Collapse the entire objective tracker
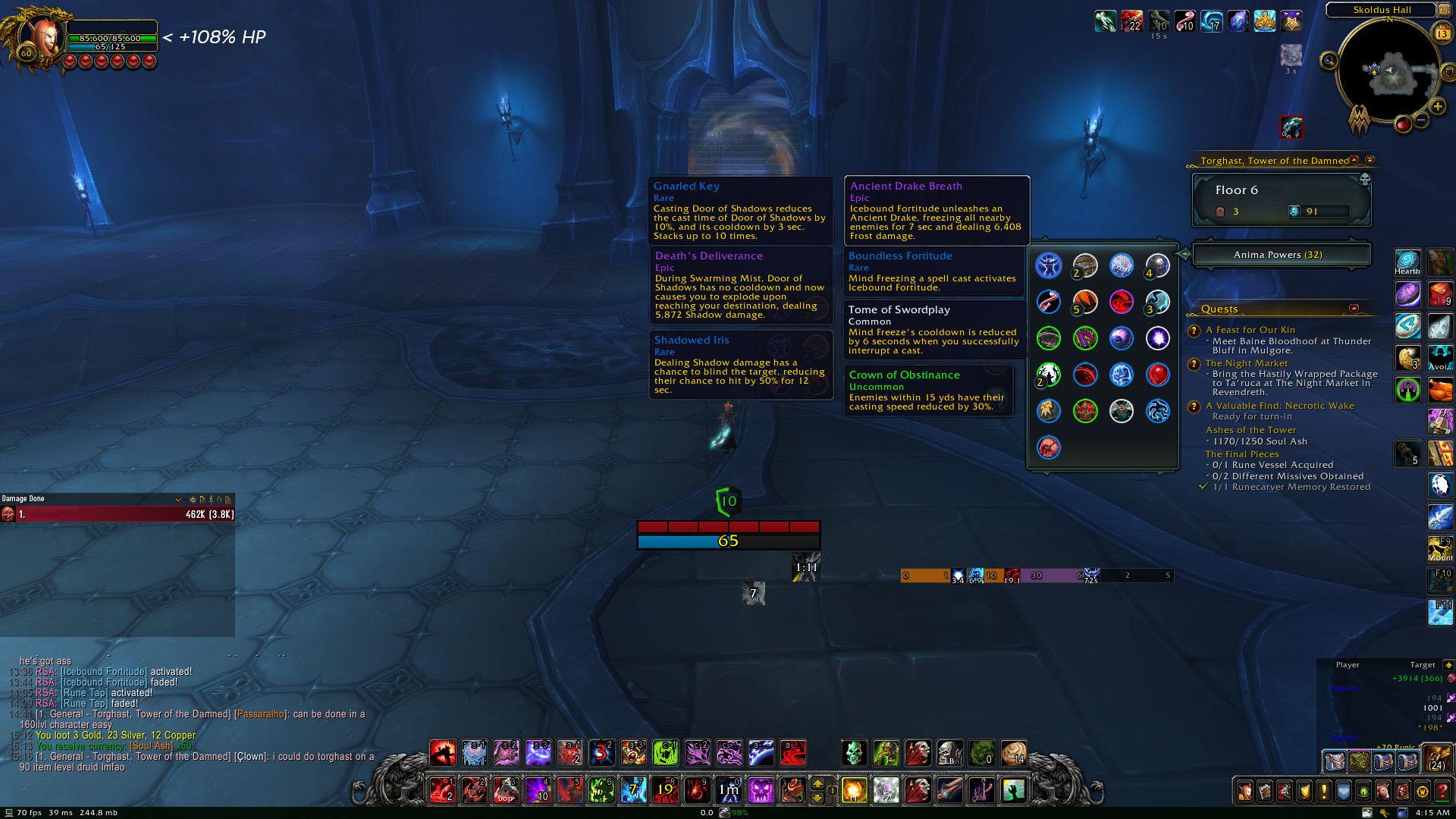The height and width of the screenshot is (819, 1456). pos(1370,161)
